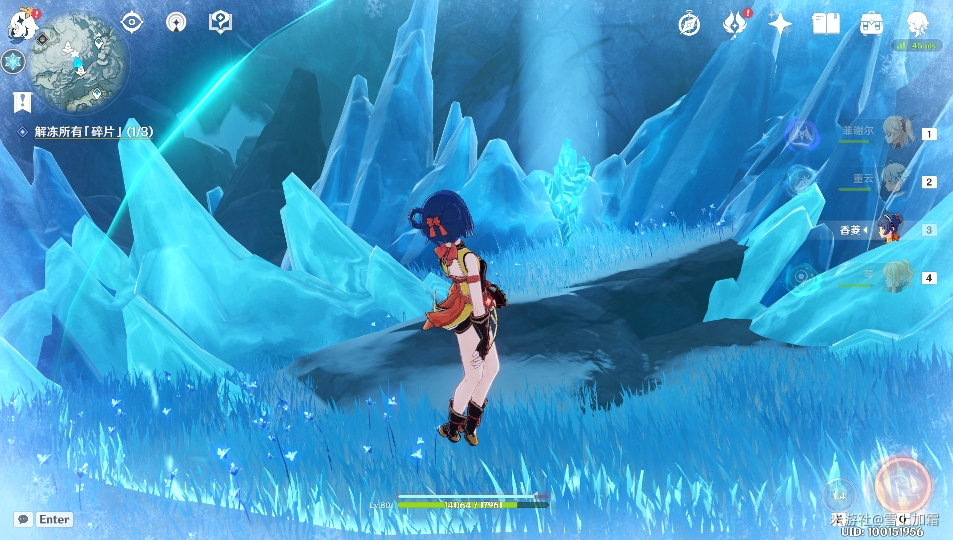The image size is (953, 540).
Task: Open the Battle Pass winged icon
Action: tap(735, 23)
